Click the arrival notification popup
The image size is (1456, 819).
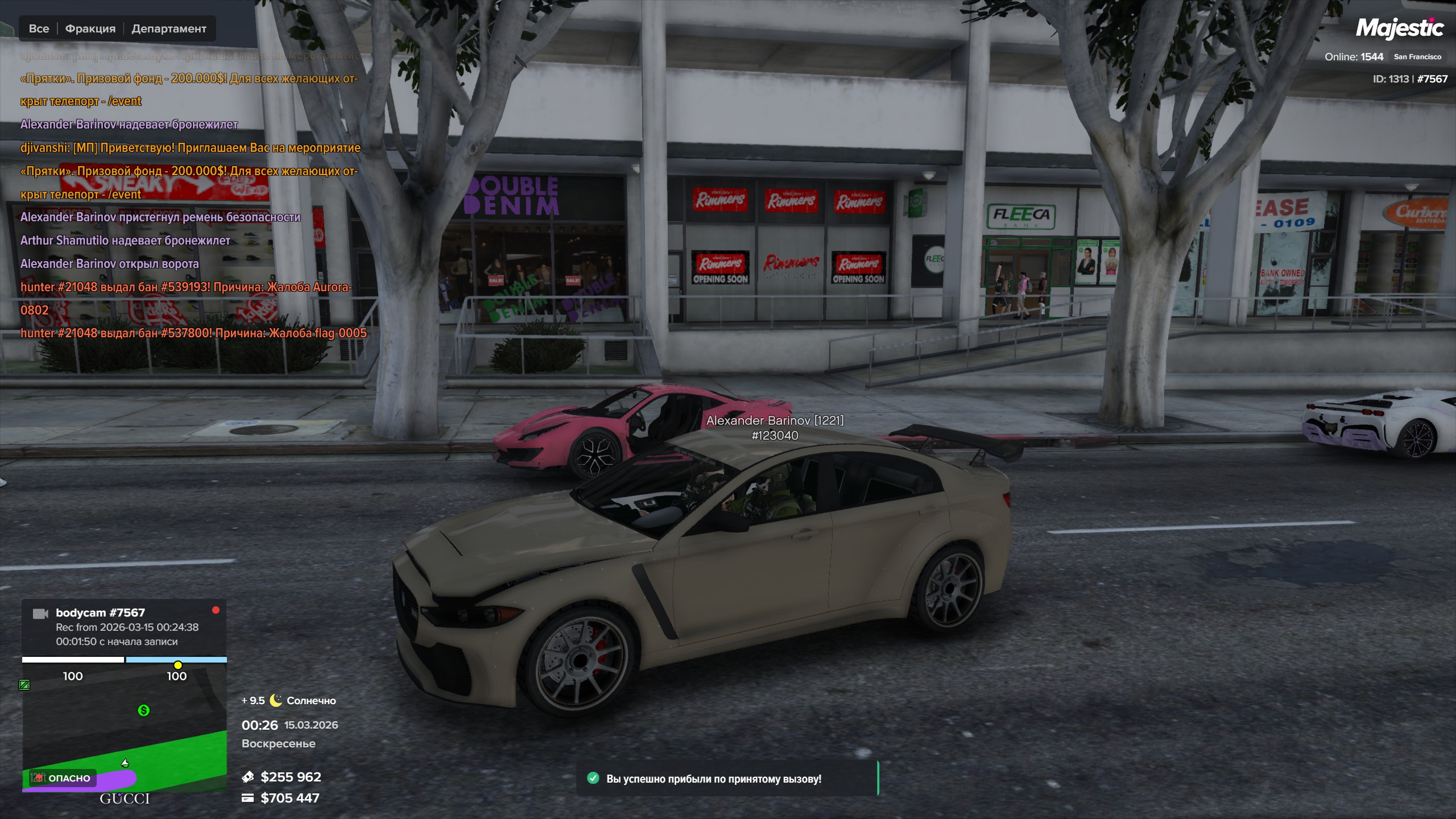pos(727,779)
